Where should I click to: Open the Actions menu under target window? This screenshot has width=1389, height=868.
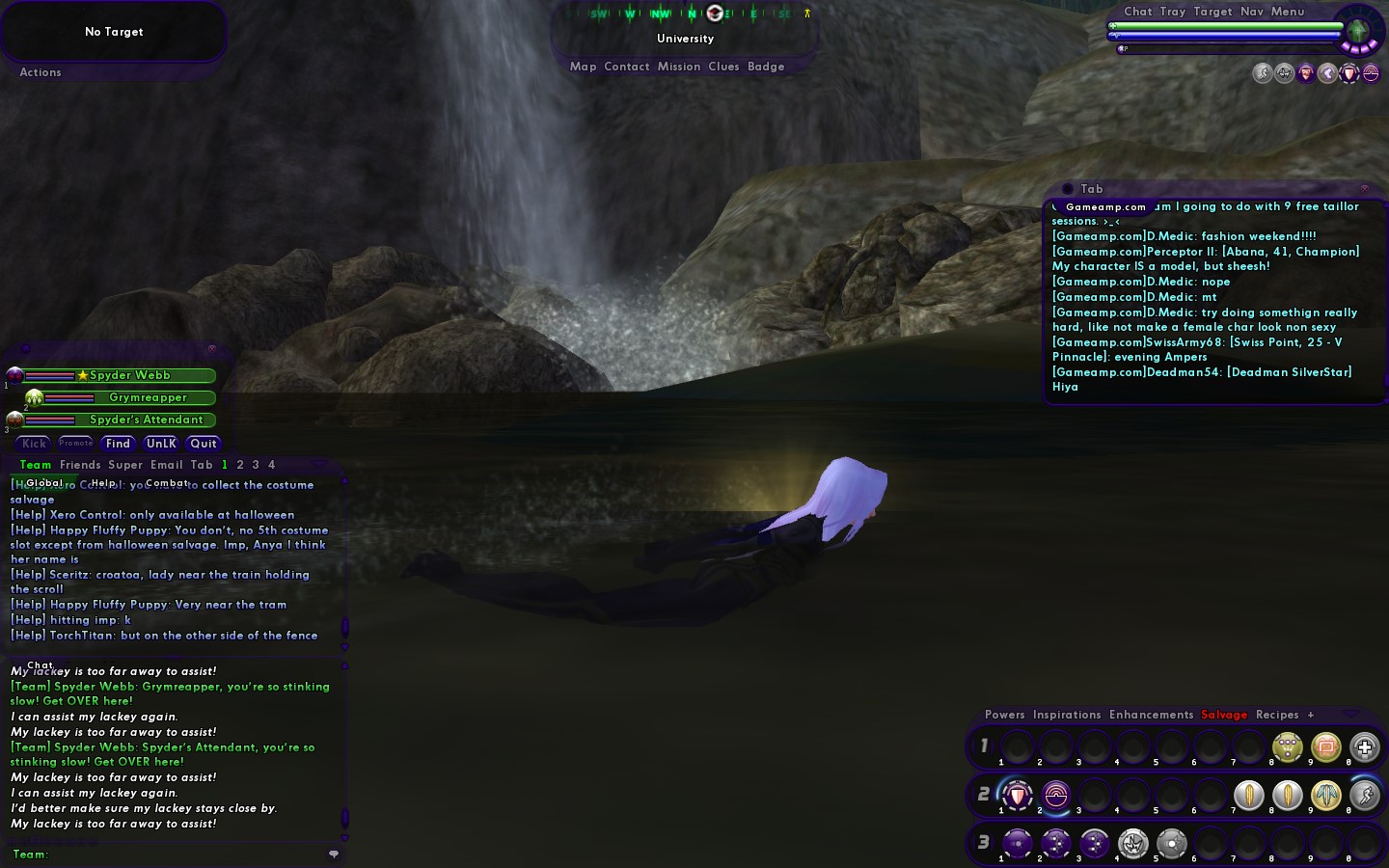click(41, 72)
